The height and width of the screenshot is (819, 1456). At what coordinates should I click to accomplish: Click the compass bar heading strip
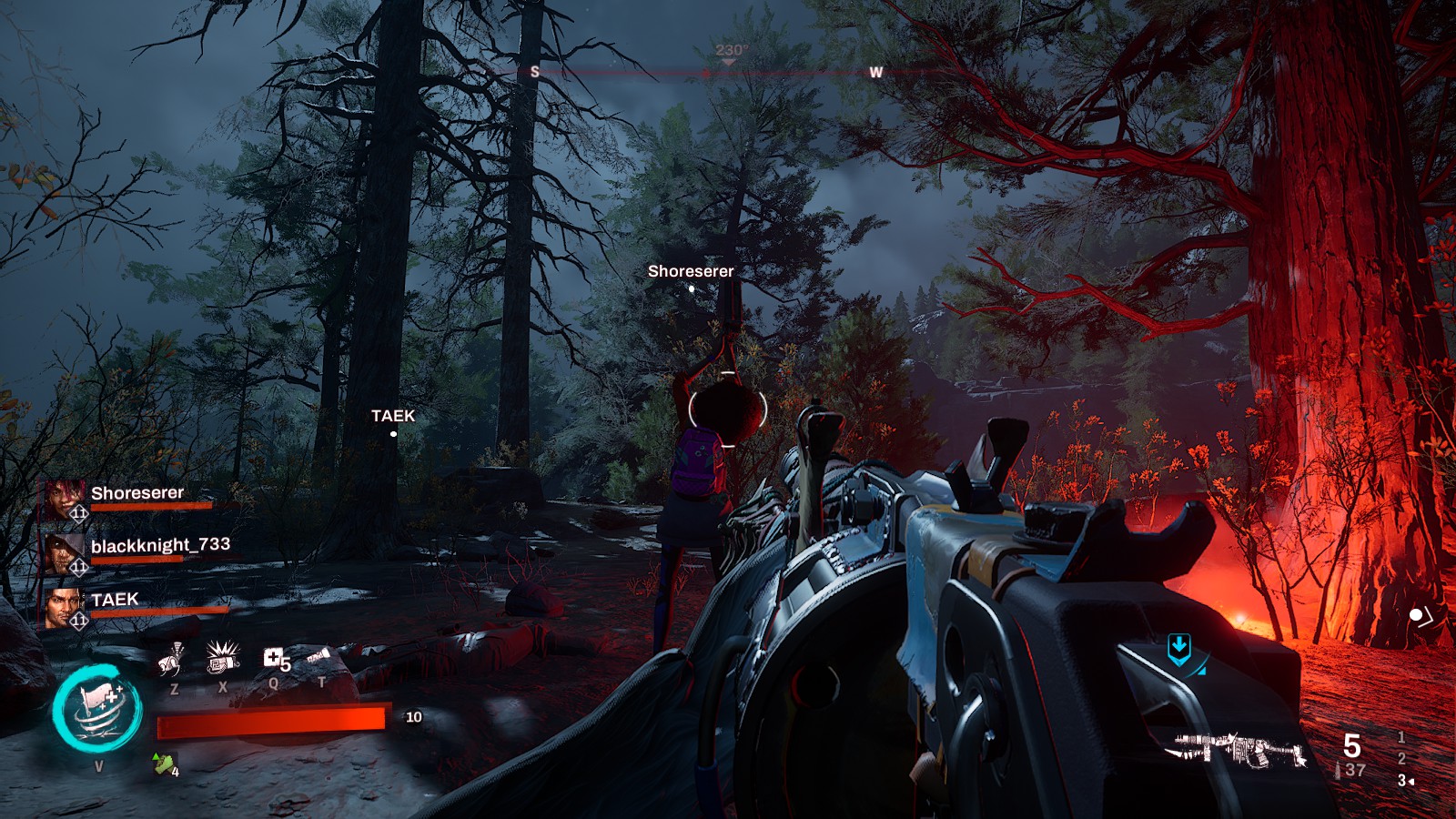tap(705, 71)
